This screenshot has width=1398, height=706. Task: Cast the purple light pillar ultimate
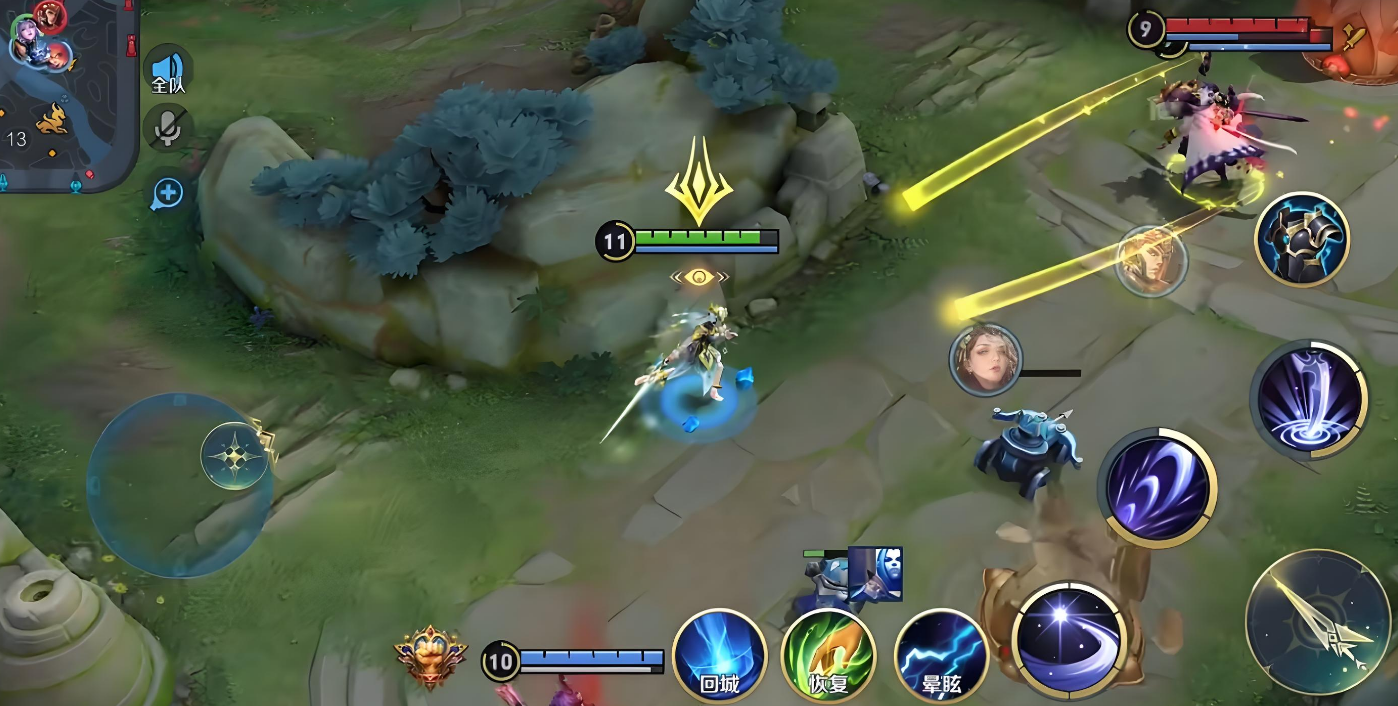point(1307,399)
